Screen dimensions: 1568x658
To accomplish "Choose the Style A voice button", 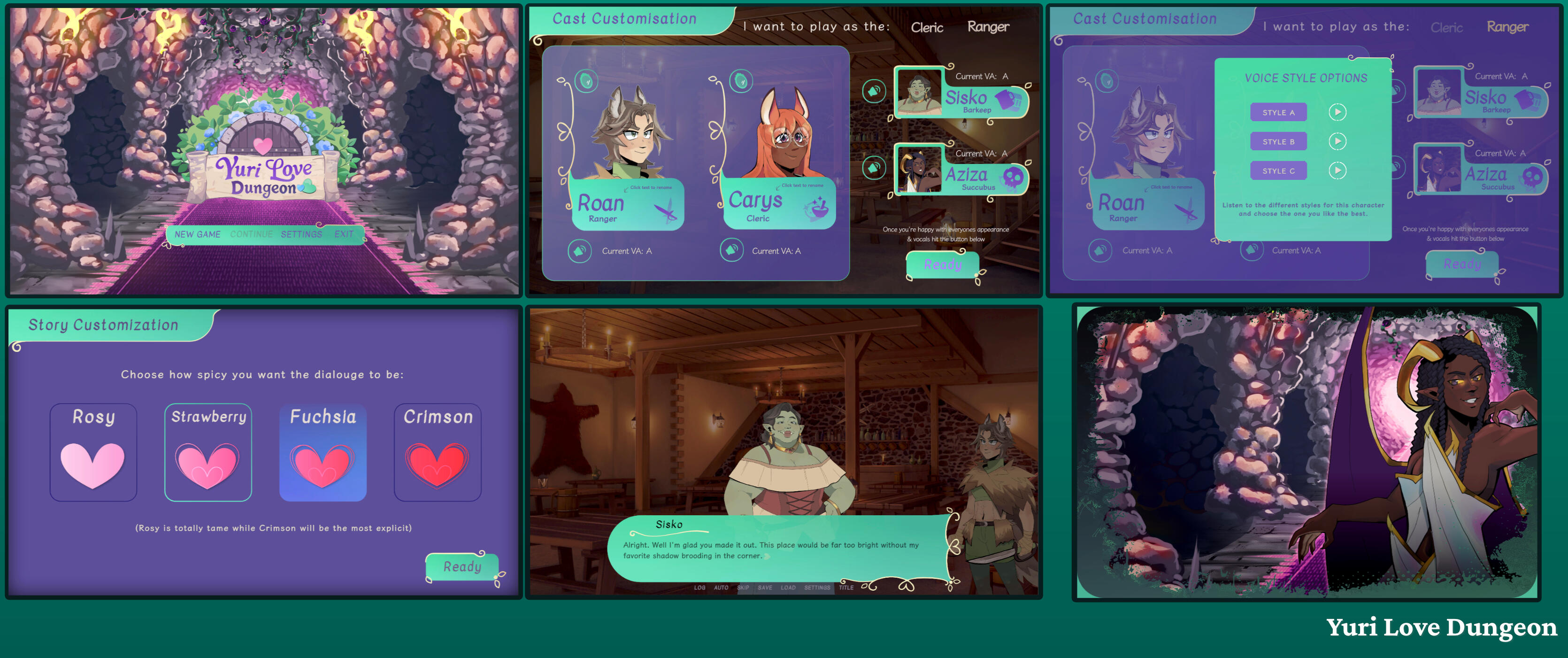I will [1278, 113].
